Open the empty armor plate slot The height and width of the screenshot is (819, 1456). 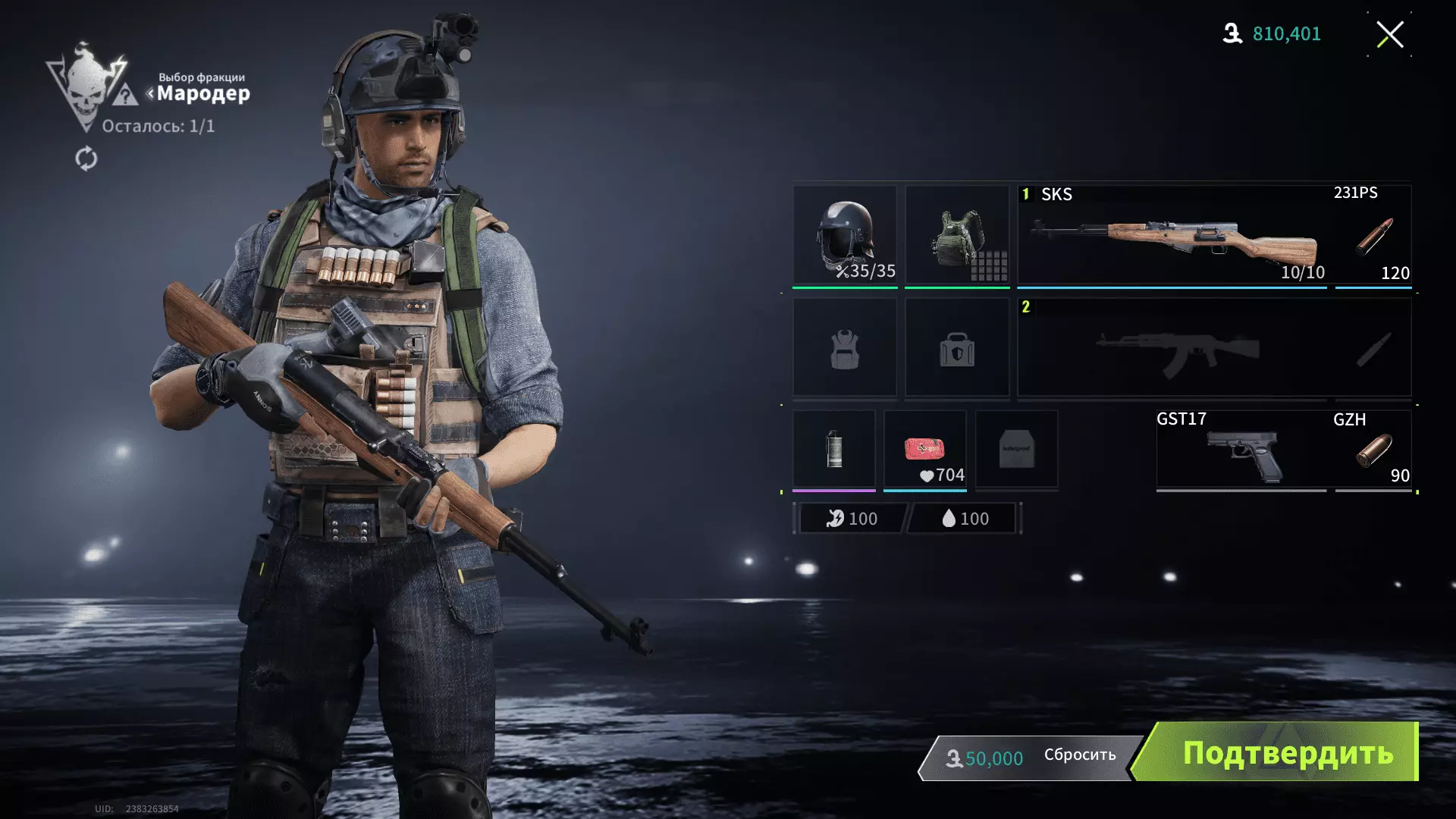click(x=1016, y=449)
